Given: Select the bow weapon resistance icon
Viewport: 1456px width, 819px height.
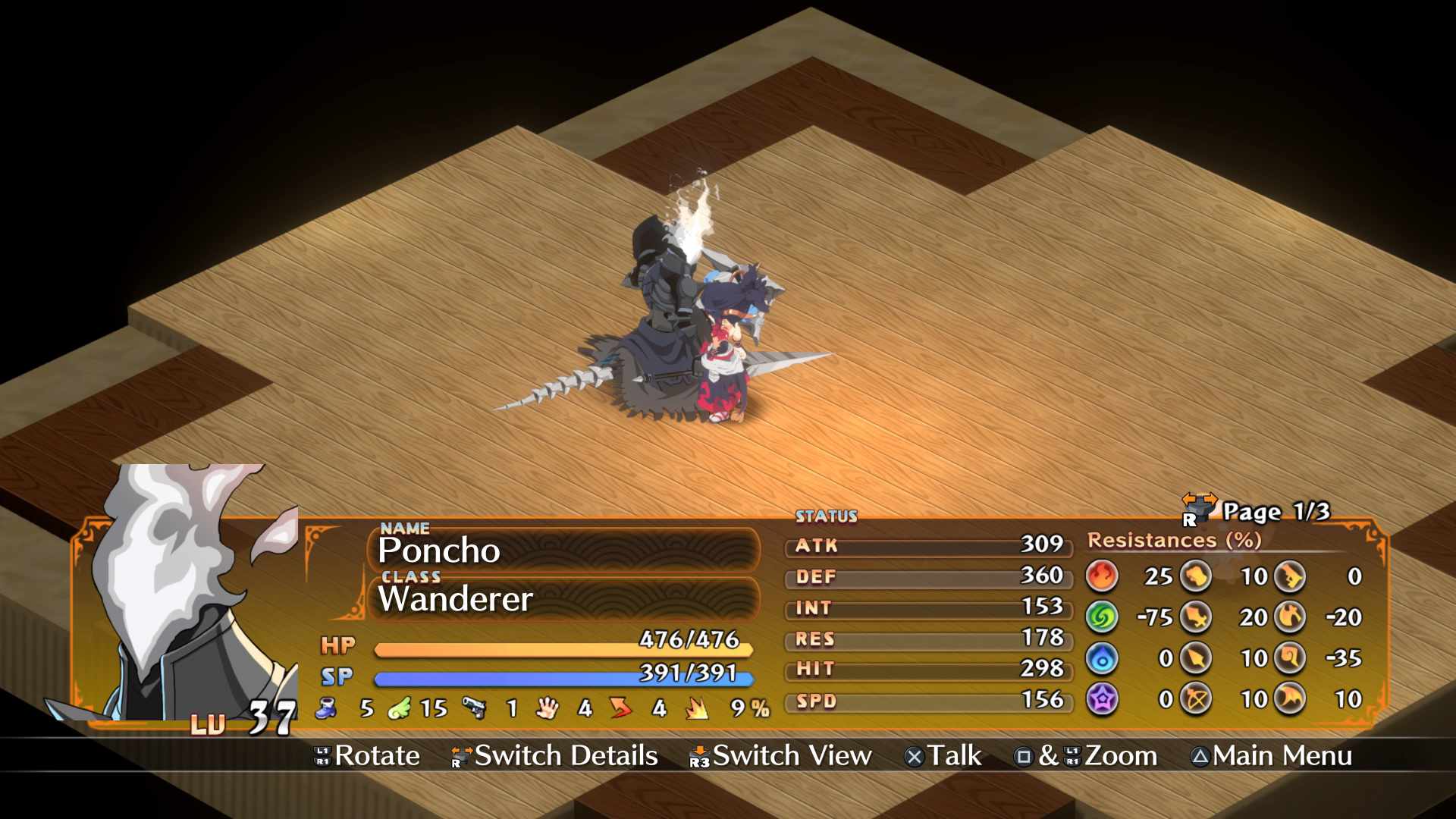Looking at the screenshot, I should [x=1196, y=699].
